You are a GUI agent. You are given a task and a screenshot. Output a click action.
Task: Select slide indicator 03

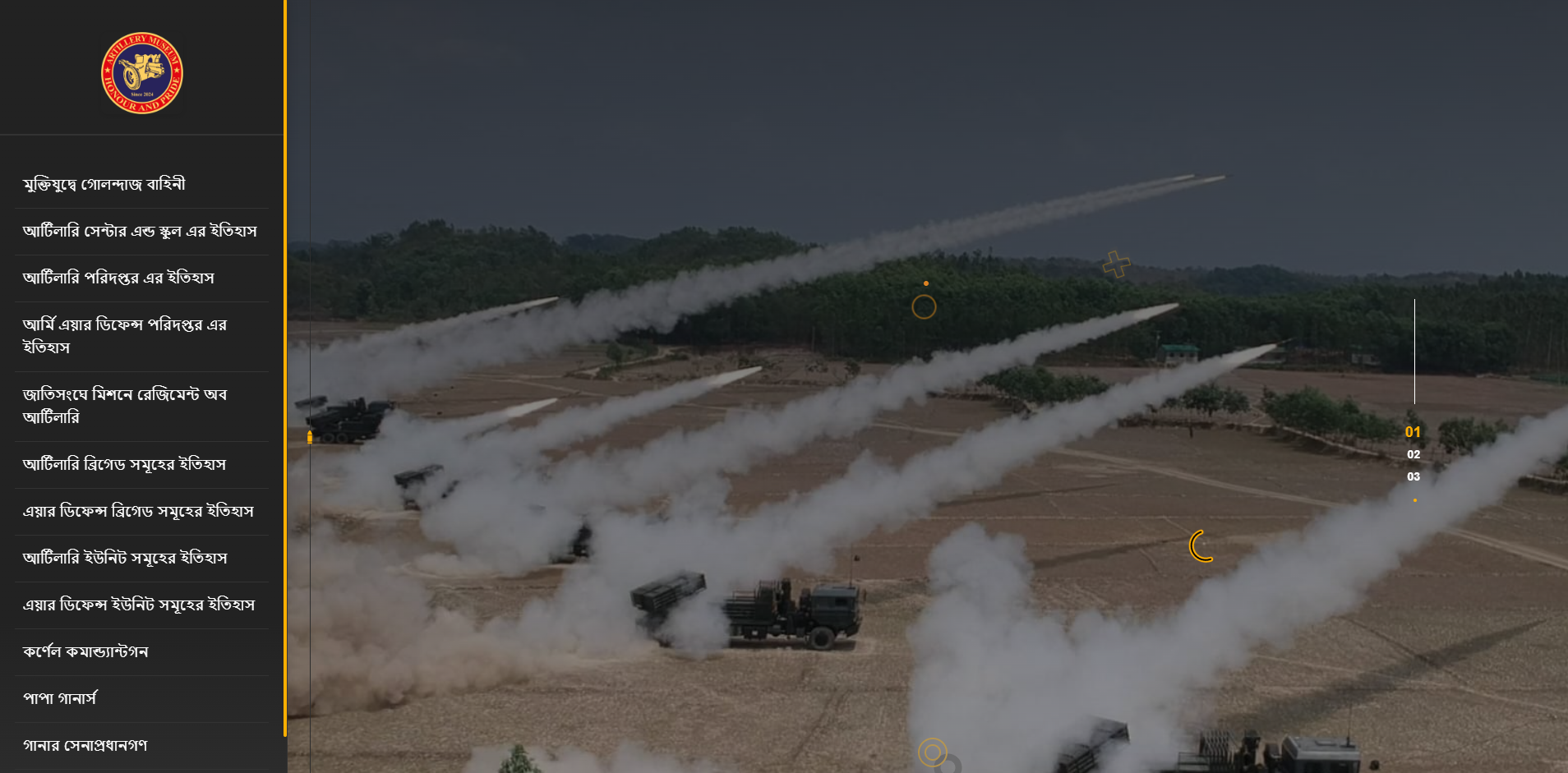[x=1414, y=476]
